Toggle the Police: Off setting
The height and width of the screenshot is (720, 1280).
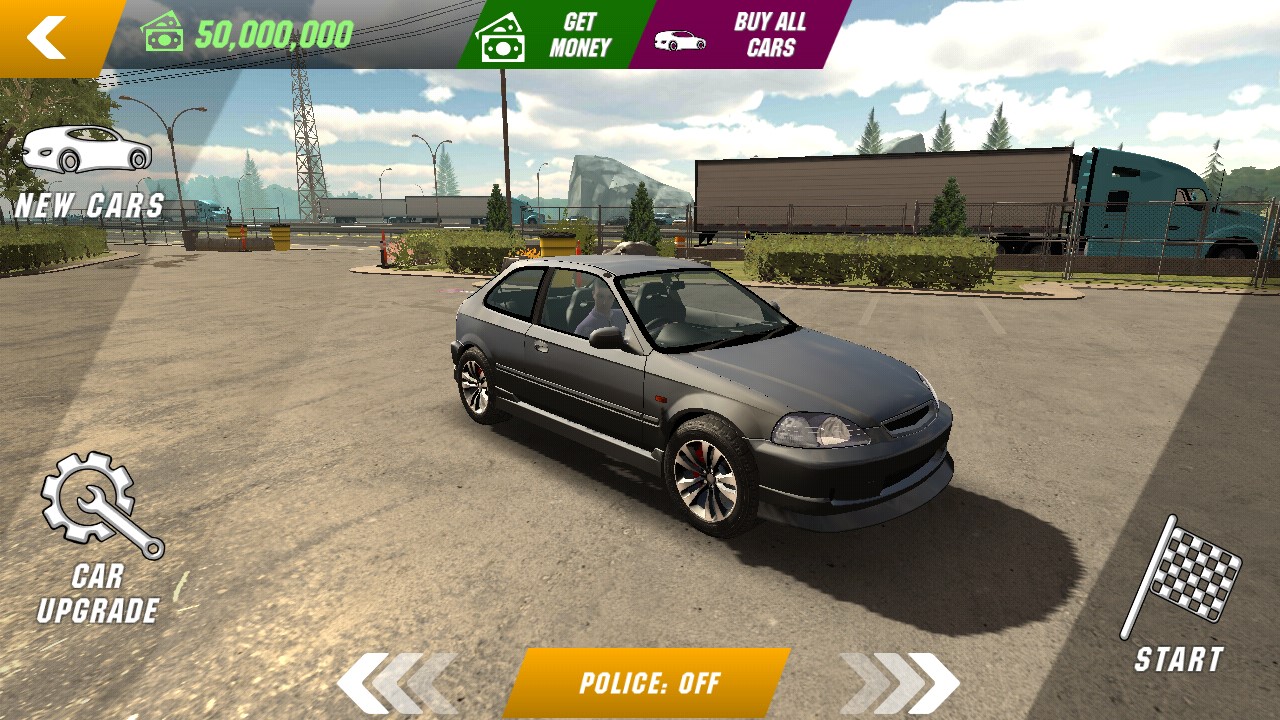coord(648,684)
